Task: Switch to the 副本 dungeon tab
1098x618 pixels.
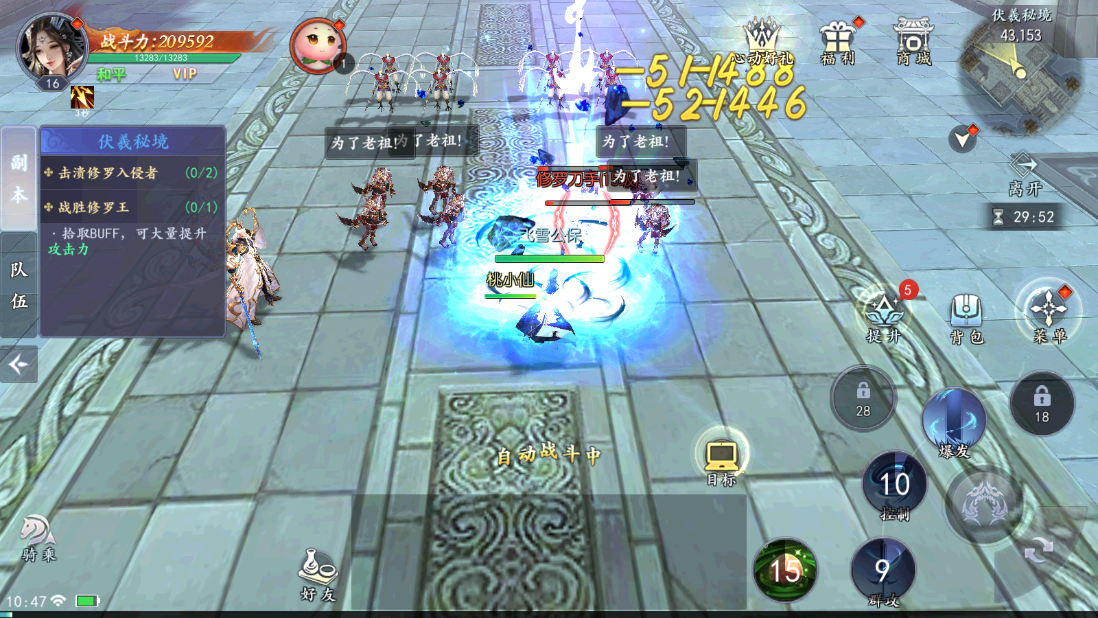Action: coord(19,178)
